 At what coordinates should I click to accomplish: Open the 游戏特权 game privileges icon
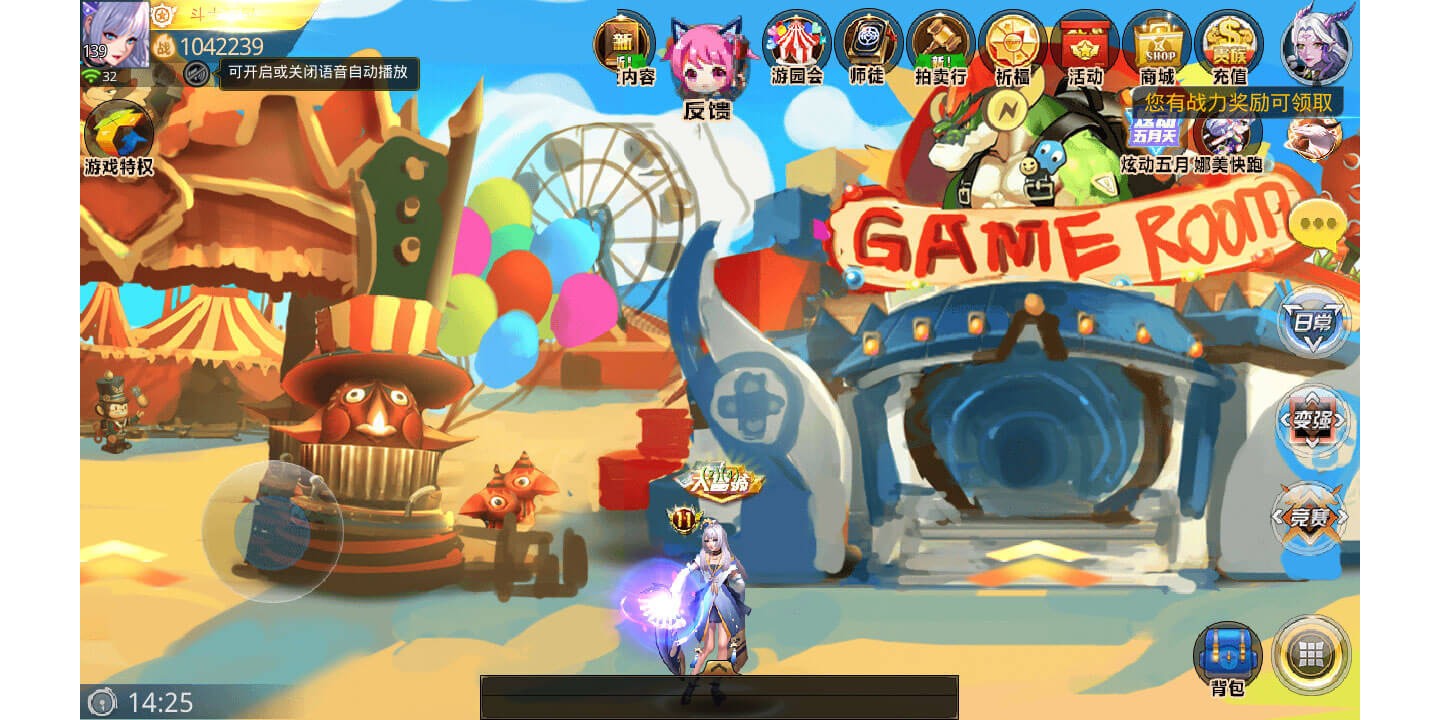point(118,135)
